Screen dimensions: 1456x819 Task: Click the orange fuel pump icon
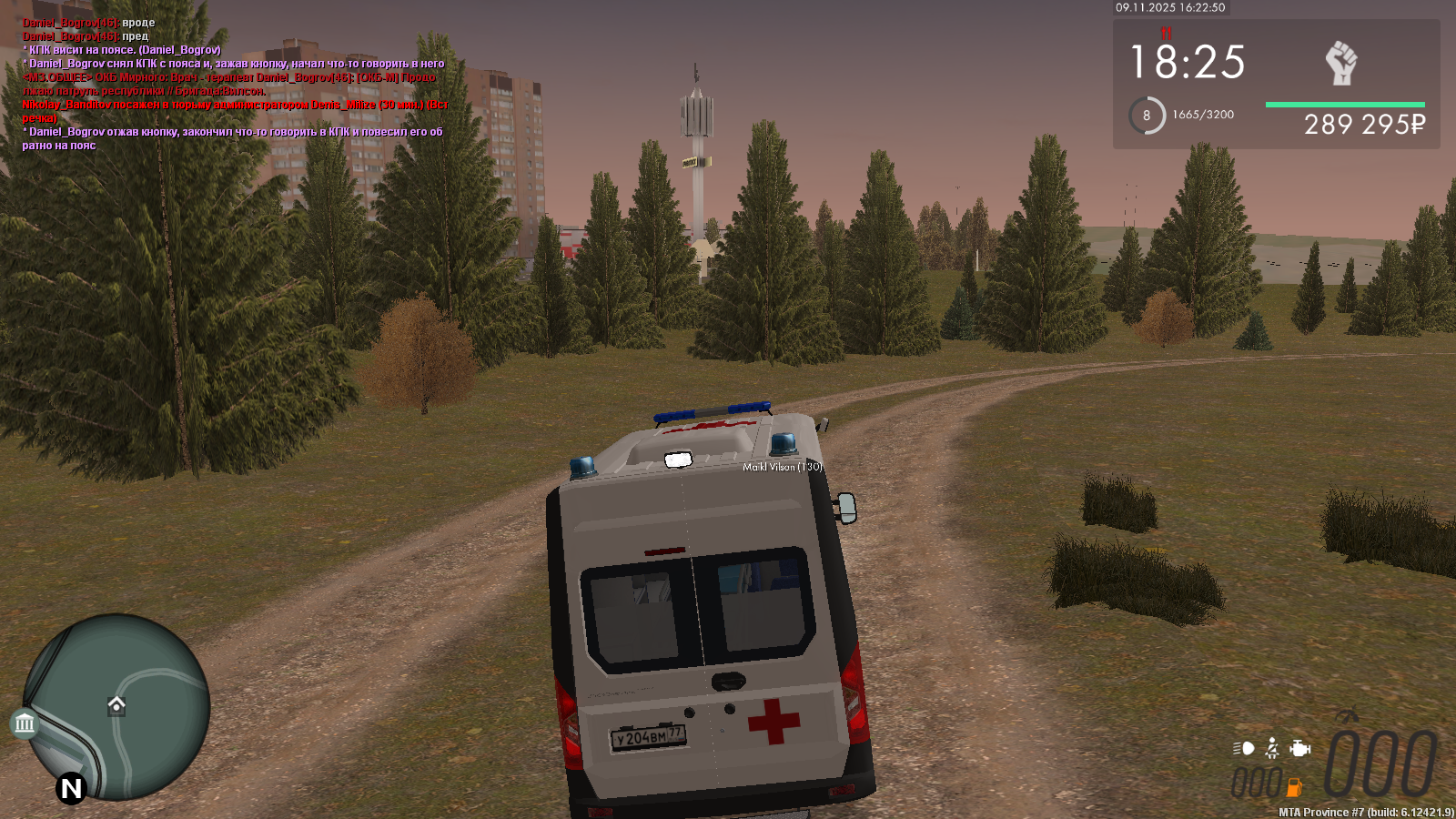point(1294,787)
